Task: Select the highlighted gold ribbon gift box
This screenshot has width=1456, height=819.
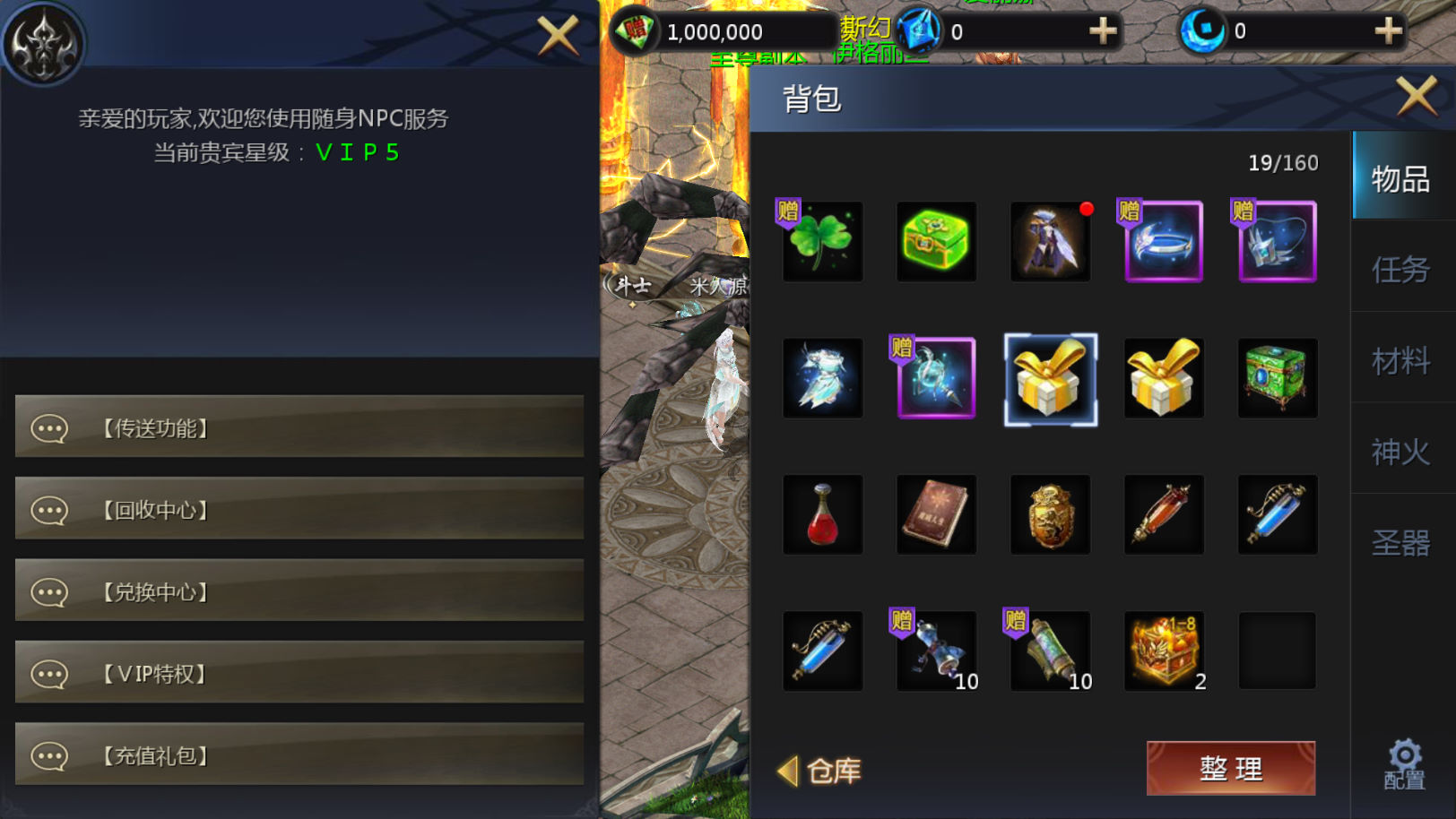Action: [x=1050, y=379]
